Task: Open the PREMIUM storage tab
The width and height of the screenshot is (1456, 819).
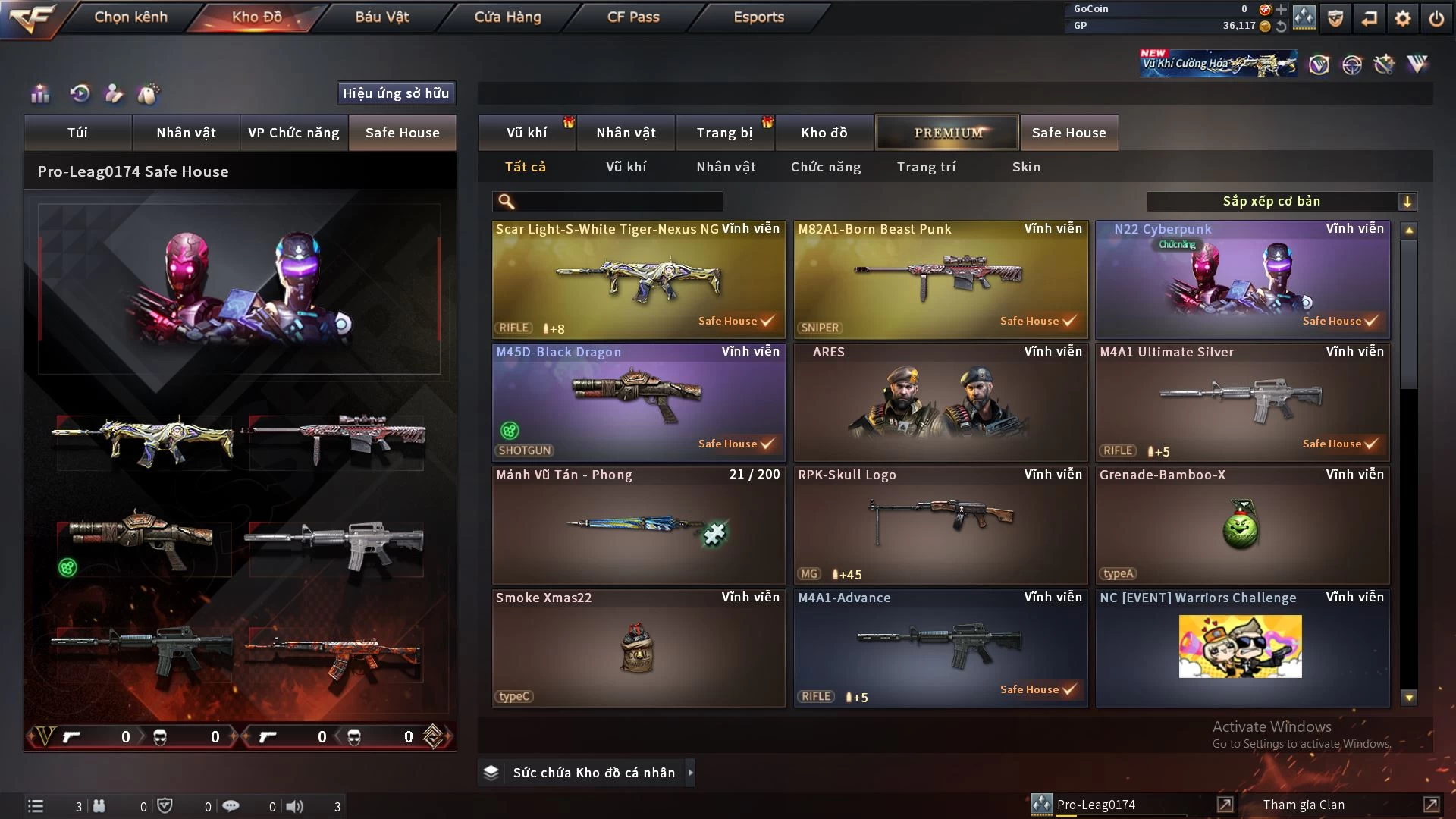Action: [x=947, y=133]
